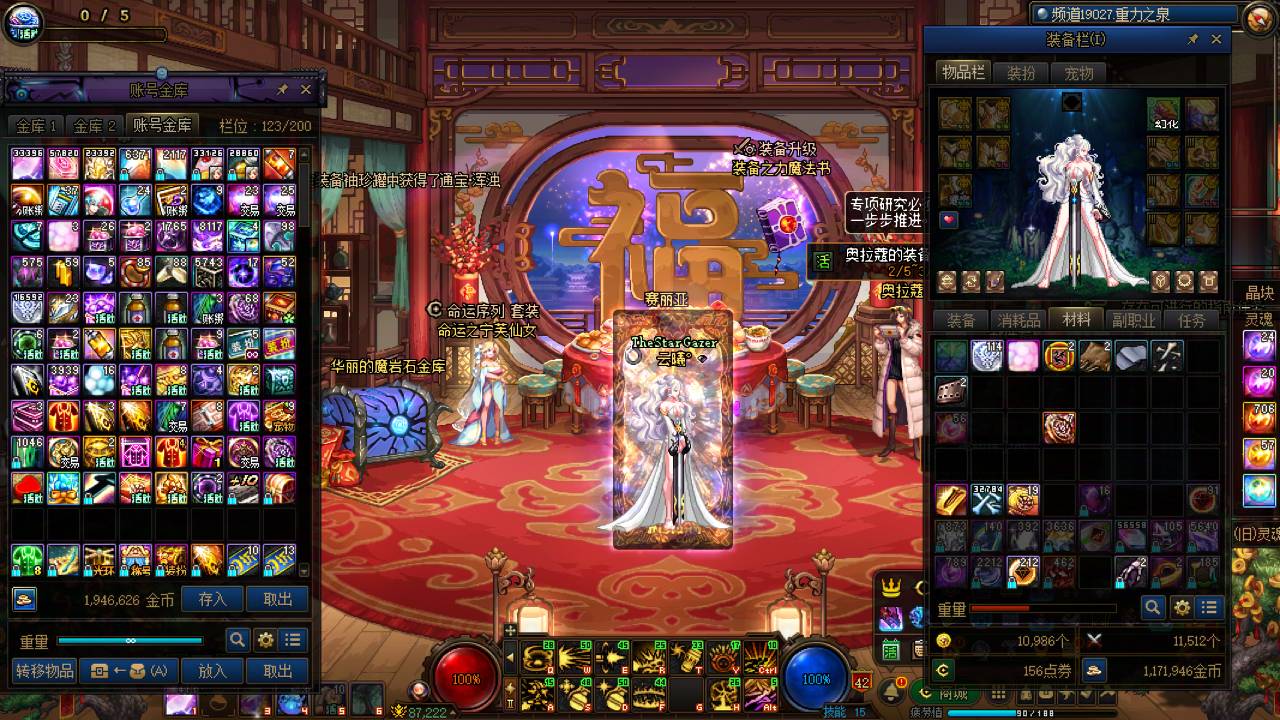Click the 取出 gold withdraw button

278,599
